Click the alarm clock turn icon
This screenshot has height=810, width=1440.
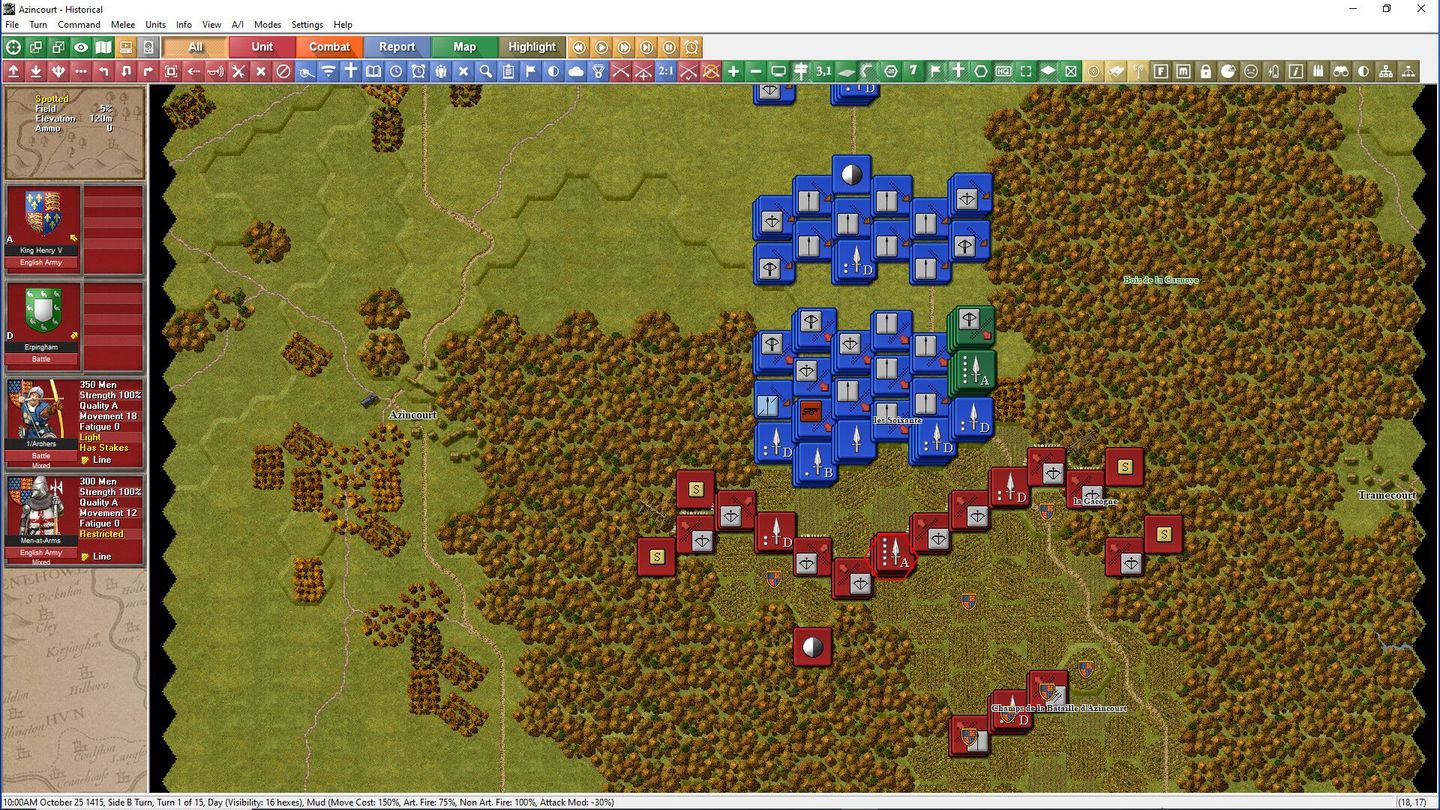pyautogui.click(x=418, y=72)
